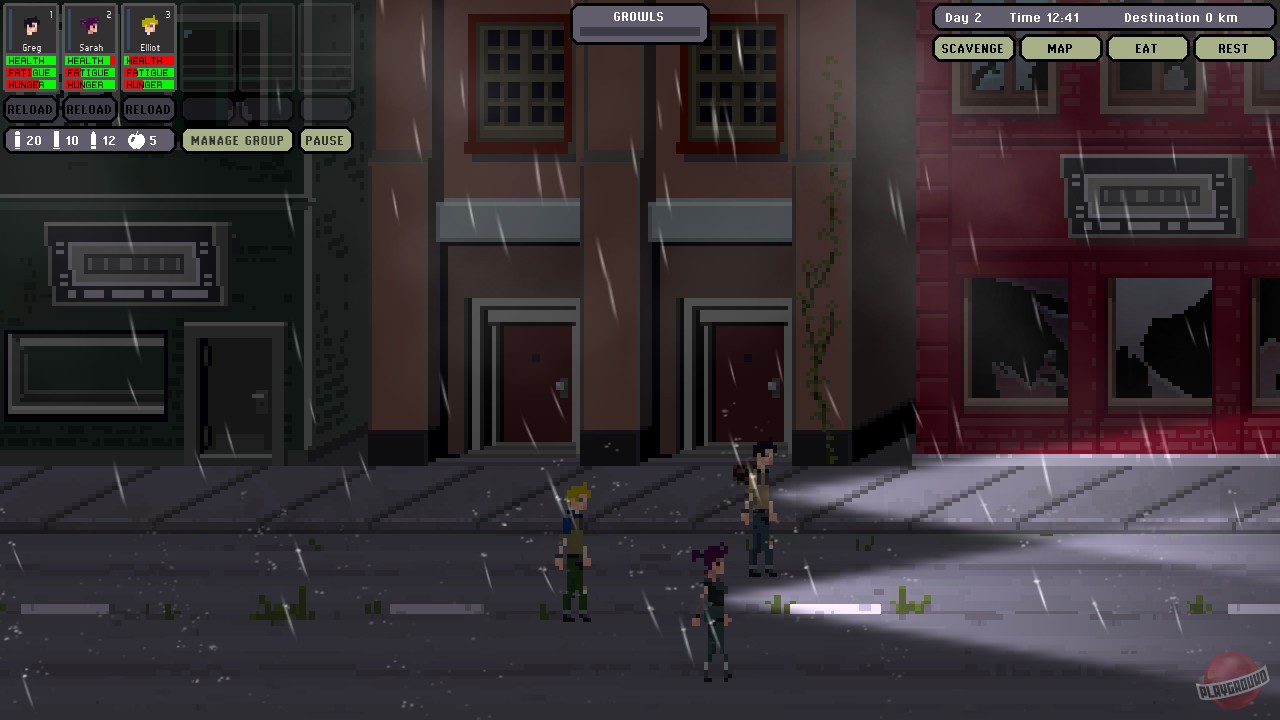Click the rifle round ammo icon showing 12

click(95, 140)
